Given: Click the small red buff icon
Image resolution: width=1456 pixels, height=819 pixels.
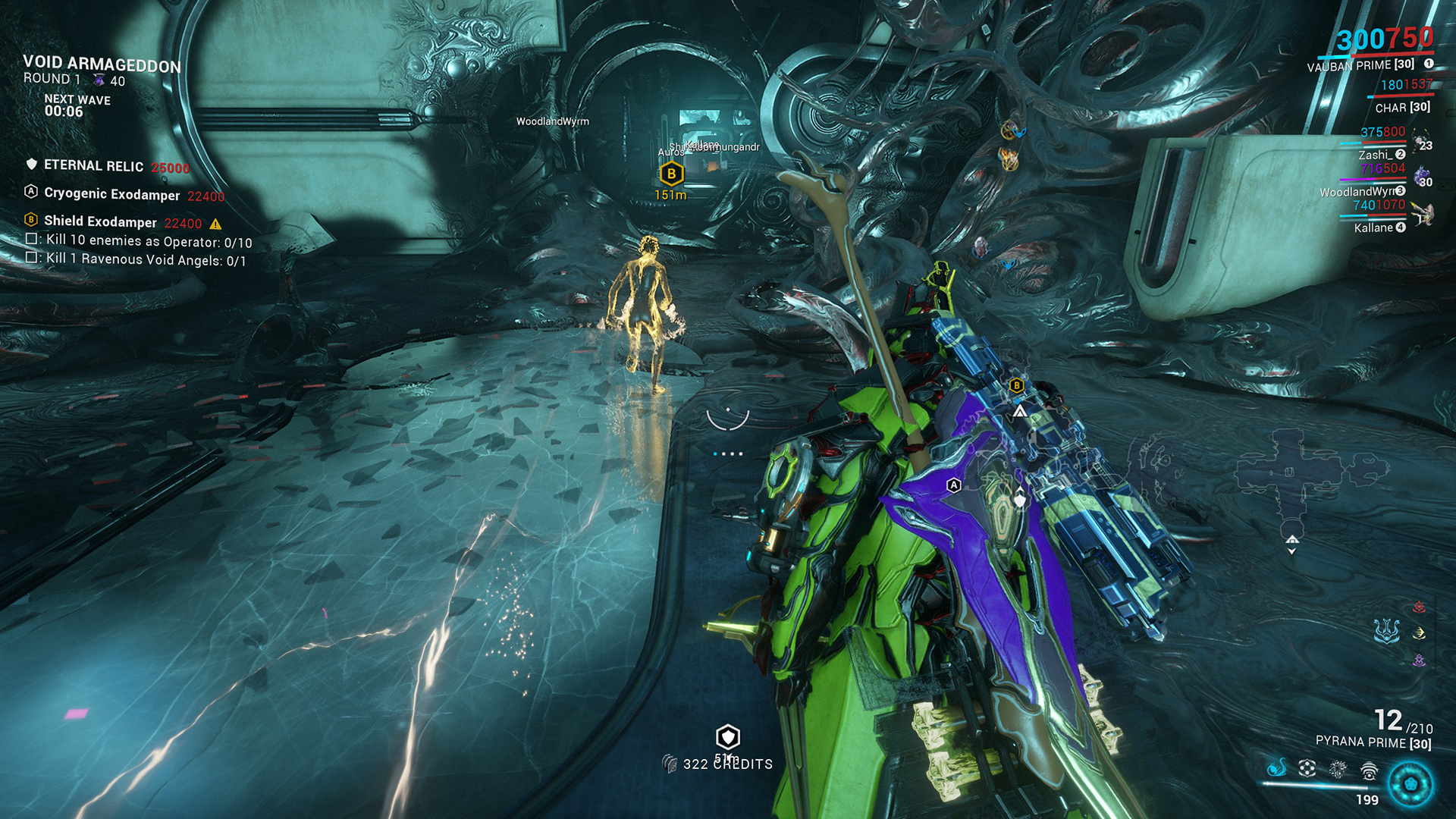Looking at the screenshot, I should pos(1420,607).
